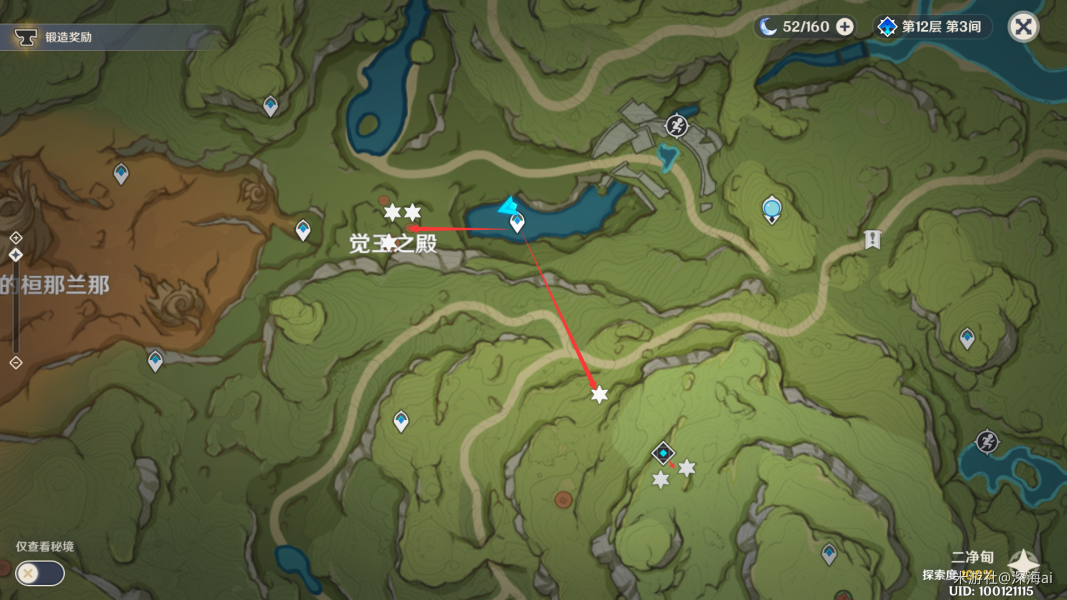Open the Spiral Abyss 第12层 第3间 indicator
1067x600 pixels.
932,27
